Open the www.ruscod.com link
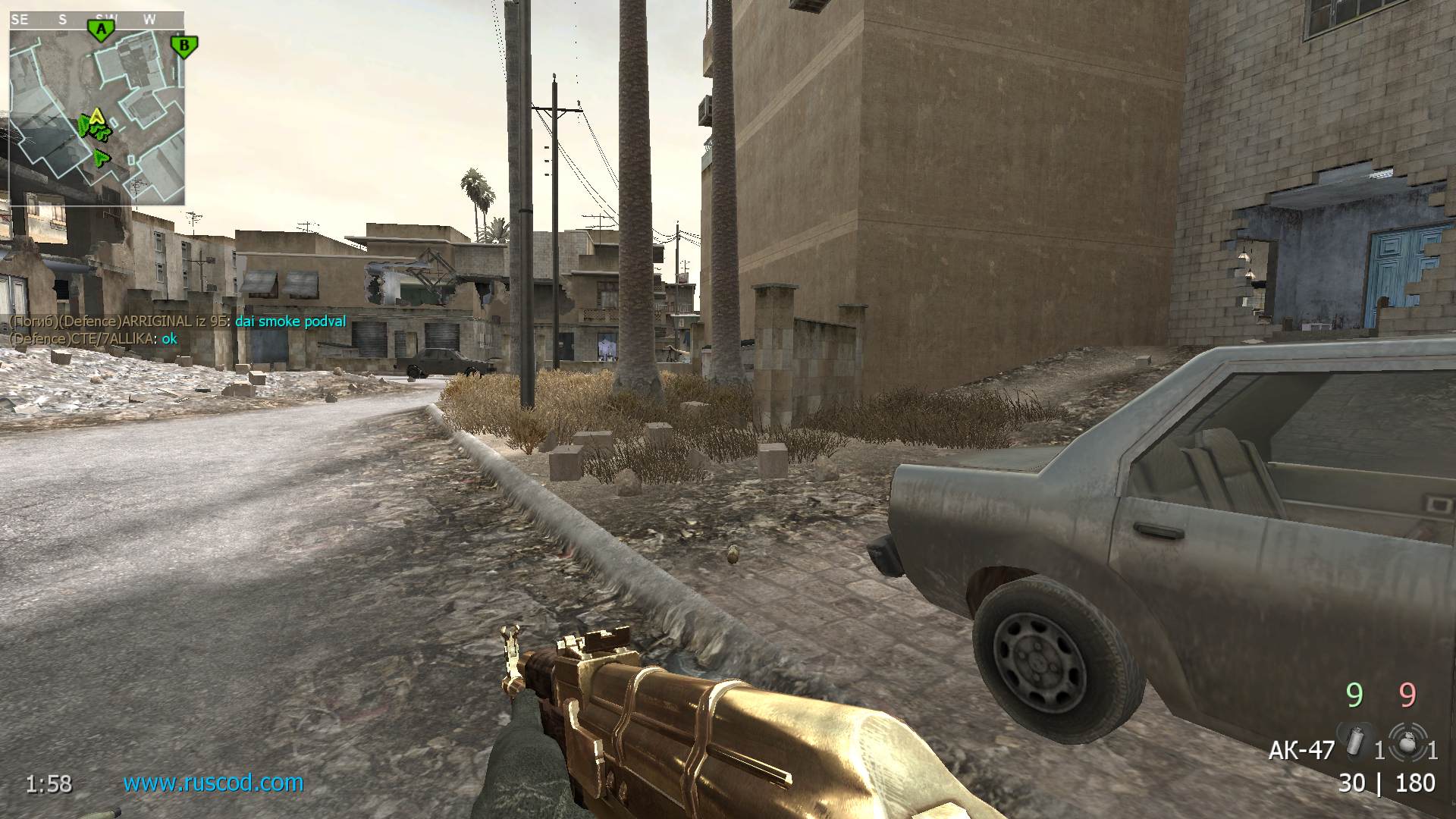This screenshot has width=1456, height=819. coord(213,782)
